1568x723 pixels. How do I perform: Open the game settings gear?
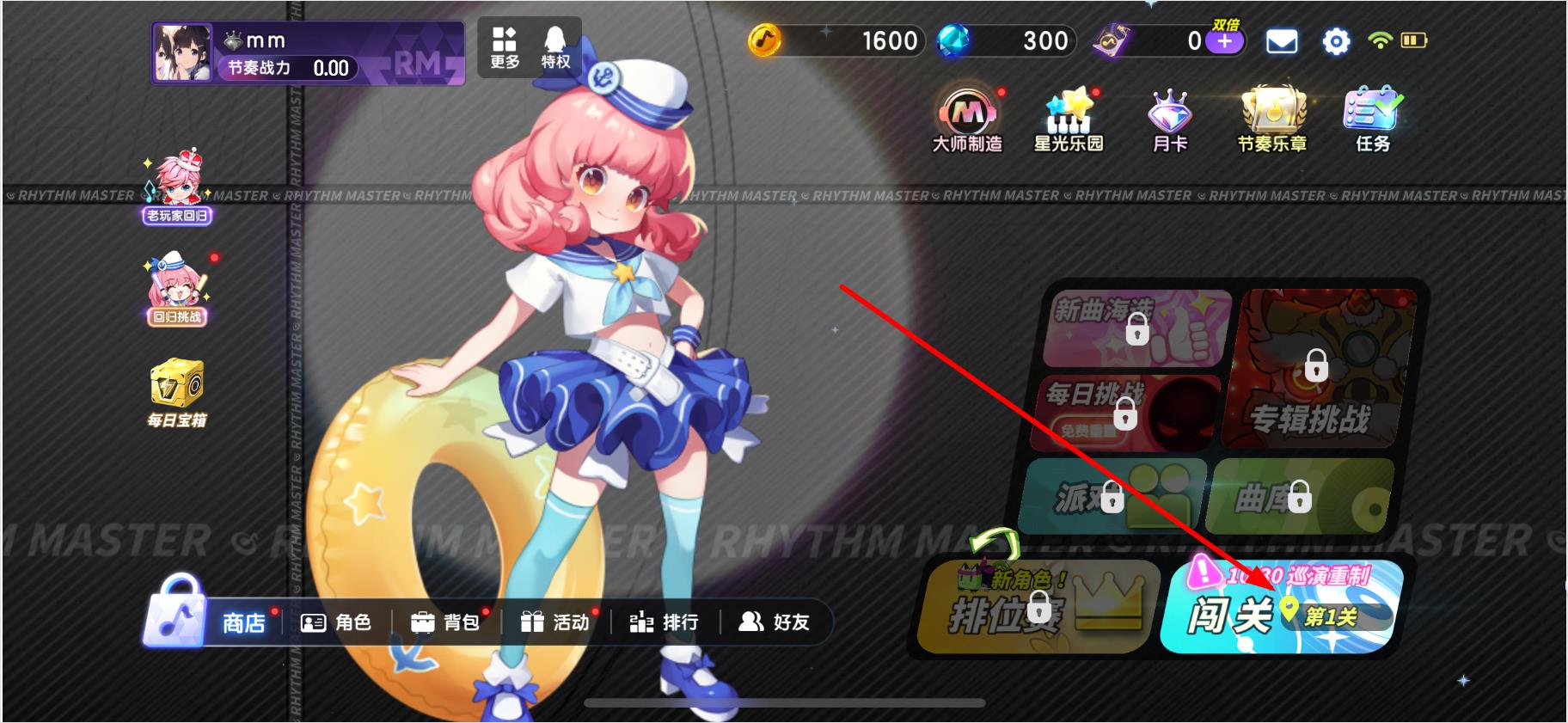pos(1335,40)
